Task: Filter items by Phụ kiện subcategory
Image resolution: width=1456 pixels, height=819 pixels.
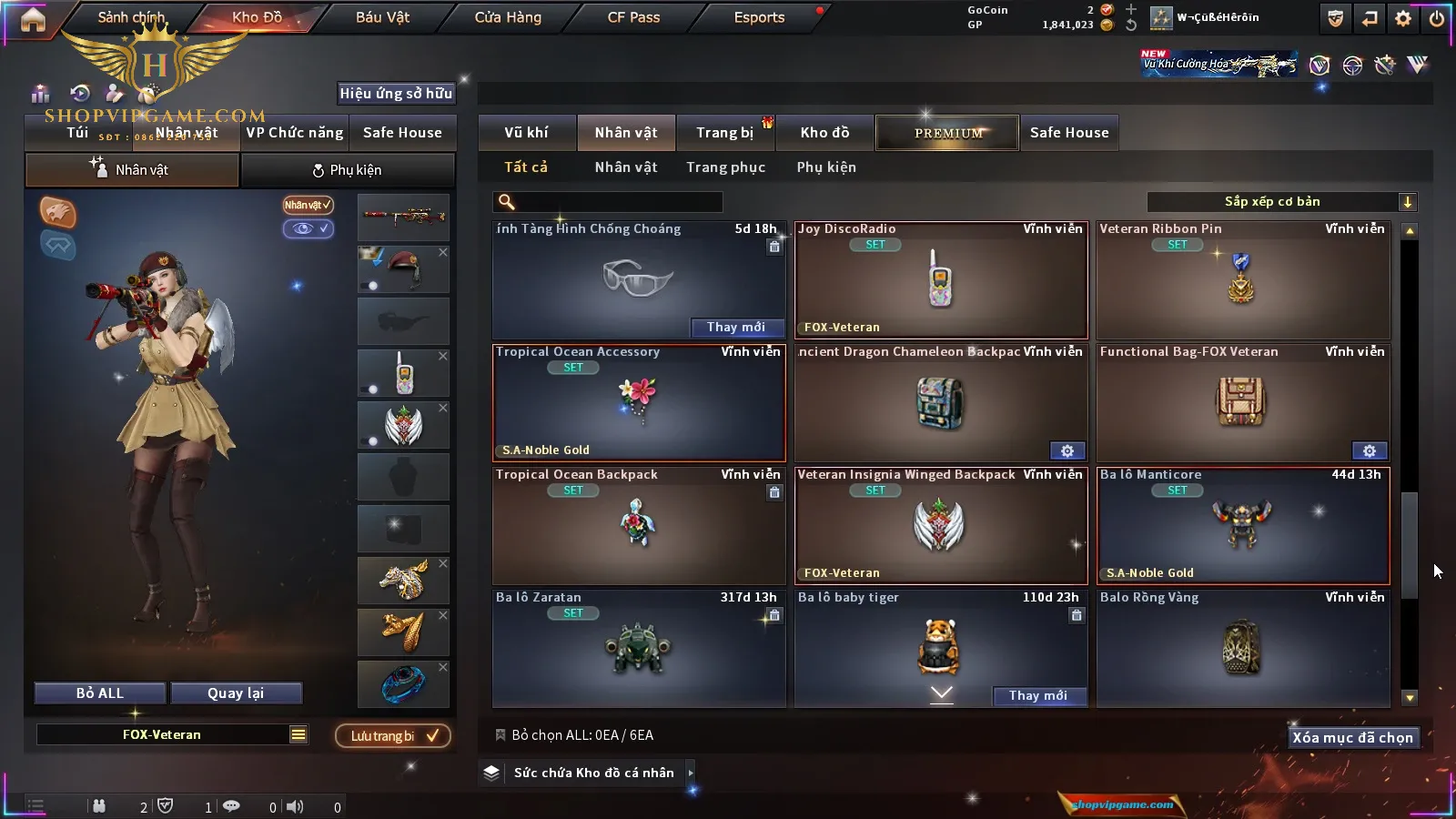Action: (826, 167)
